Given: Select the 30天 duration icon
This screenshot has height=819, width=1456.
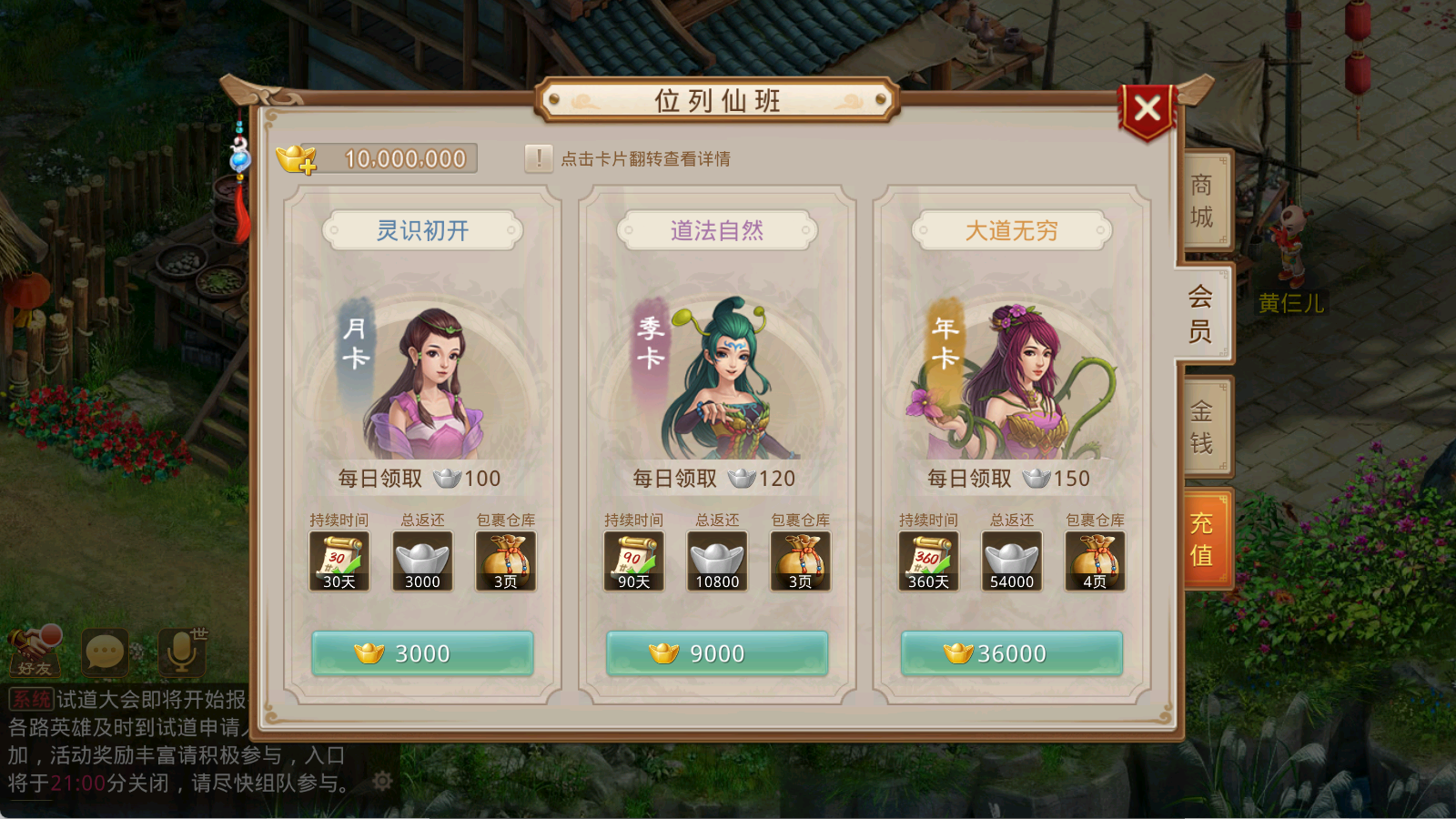Looking at the screenshot, I should pos(339,561).
